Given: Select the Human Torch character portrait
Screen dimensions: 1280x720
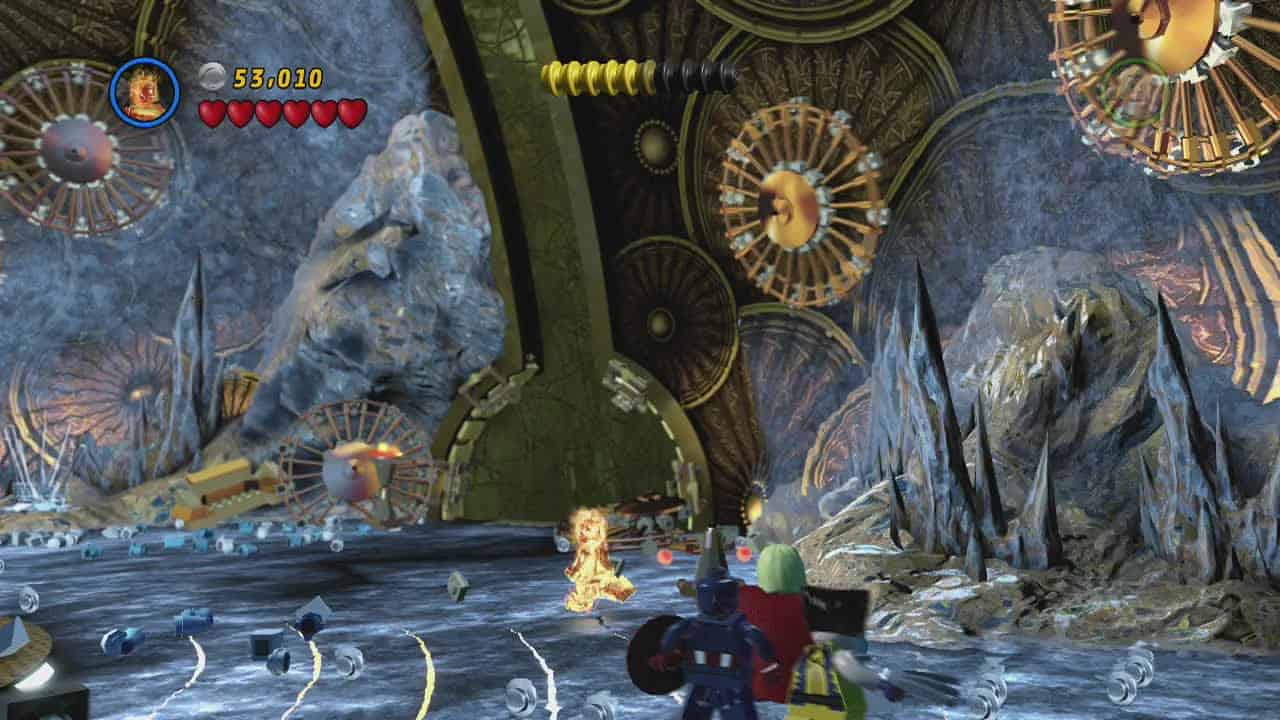Looking at the screenshot, I should point(144,93).
